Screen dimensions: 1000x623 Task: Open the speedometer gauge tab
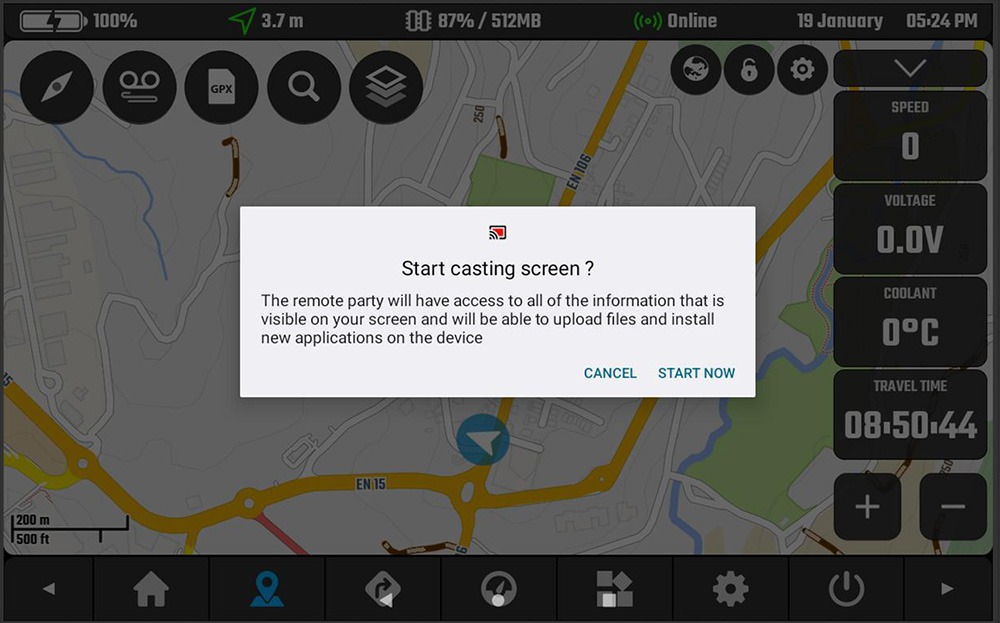(498, 589)
